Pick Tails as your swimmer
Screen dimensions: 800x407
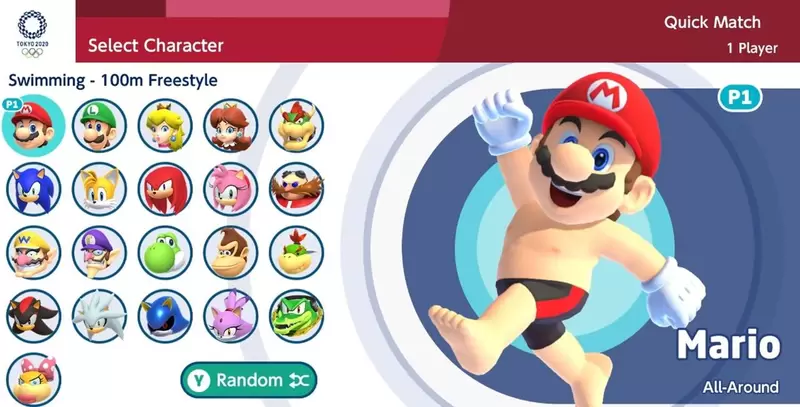pos(100,189)
